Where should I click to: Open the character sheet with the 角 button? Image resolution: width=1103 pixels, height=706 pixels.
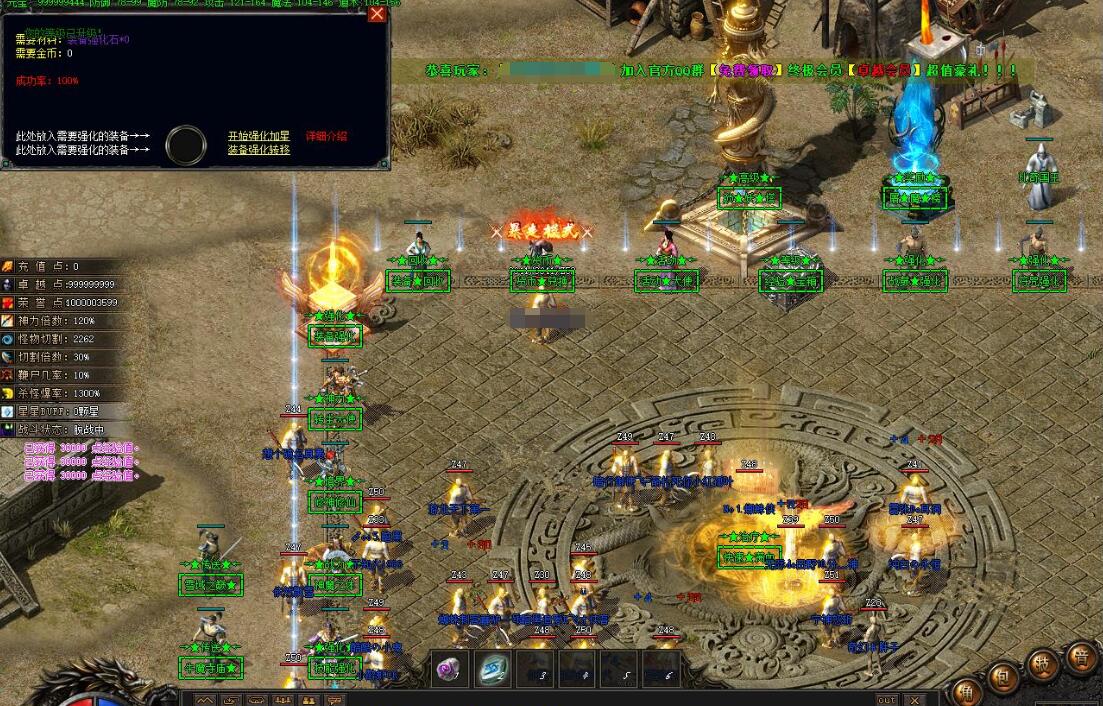[x=967, y=692]
